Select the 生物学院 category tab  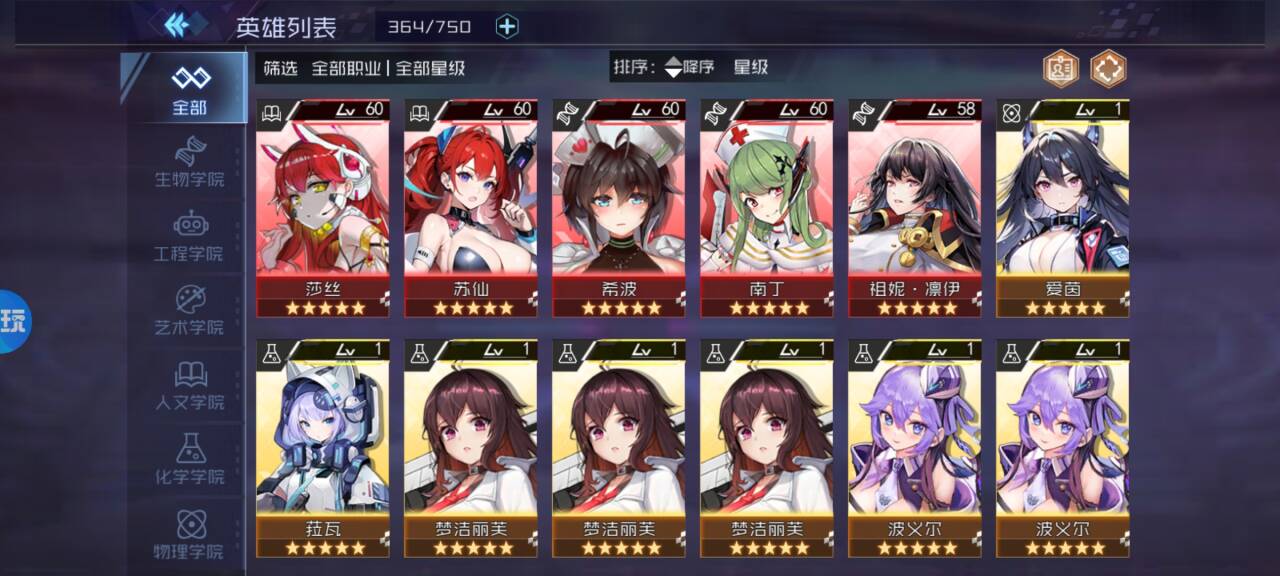tap(189, 163)
